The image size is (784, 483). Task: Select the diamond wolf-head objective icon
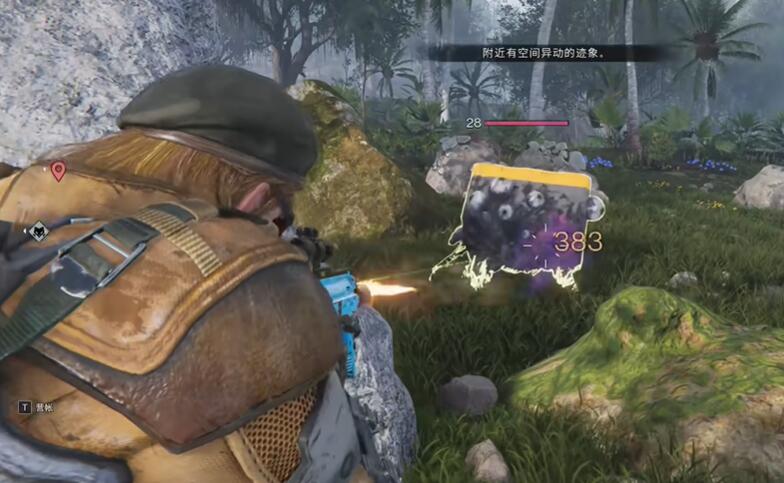click(38, 232)
